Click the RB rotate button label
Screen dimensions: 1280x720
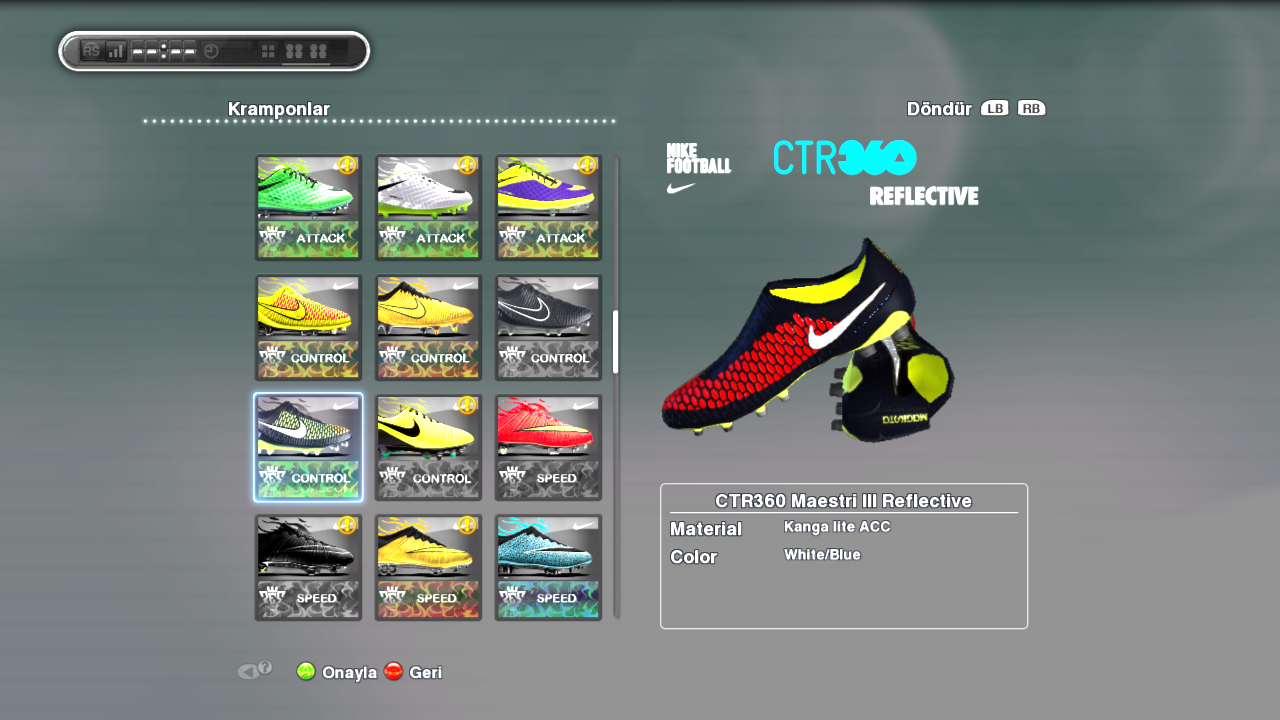pyautogui.click(x=1033, y=108)
